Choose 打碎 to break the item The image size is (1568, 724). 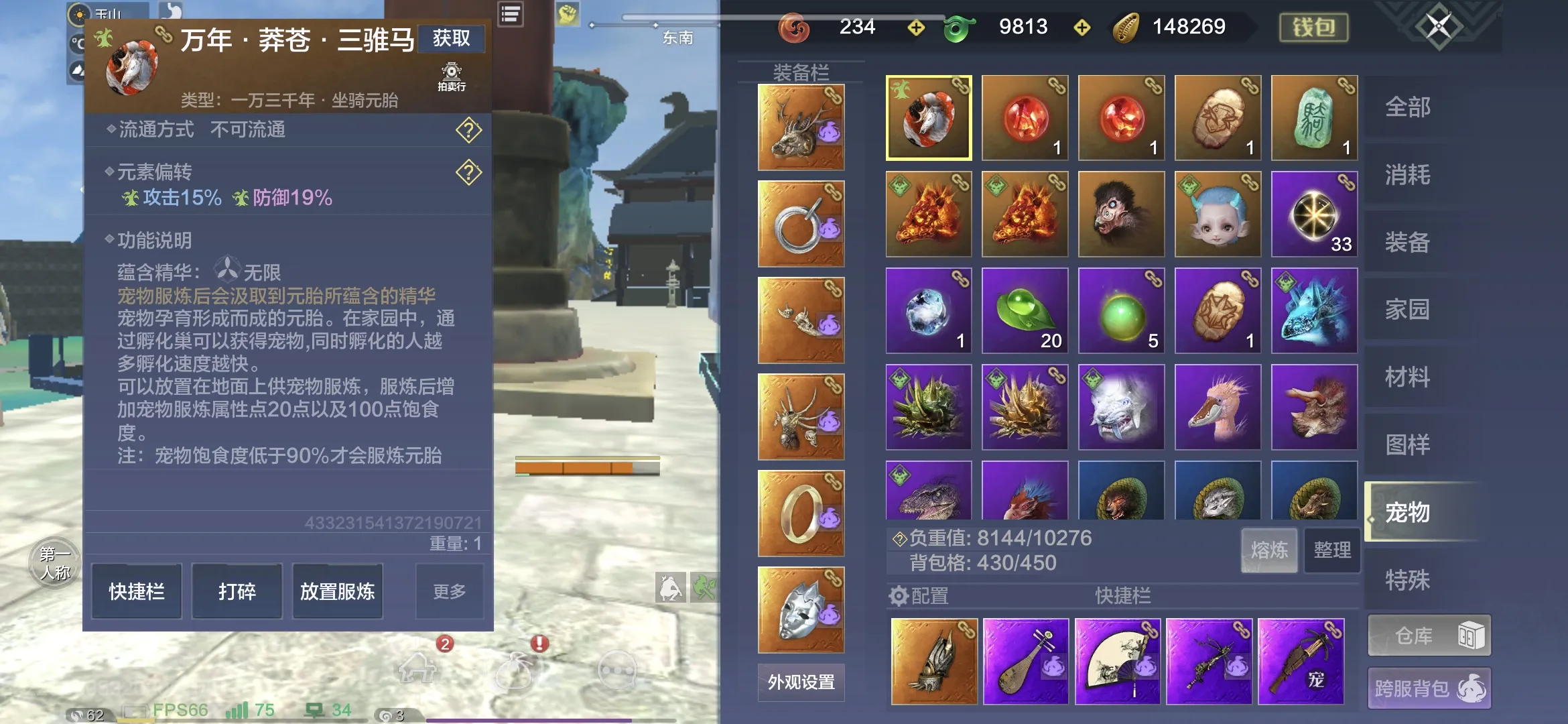(237, 591)
